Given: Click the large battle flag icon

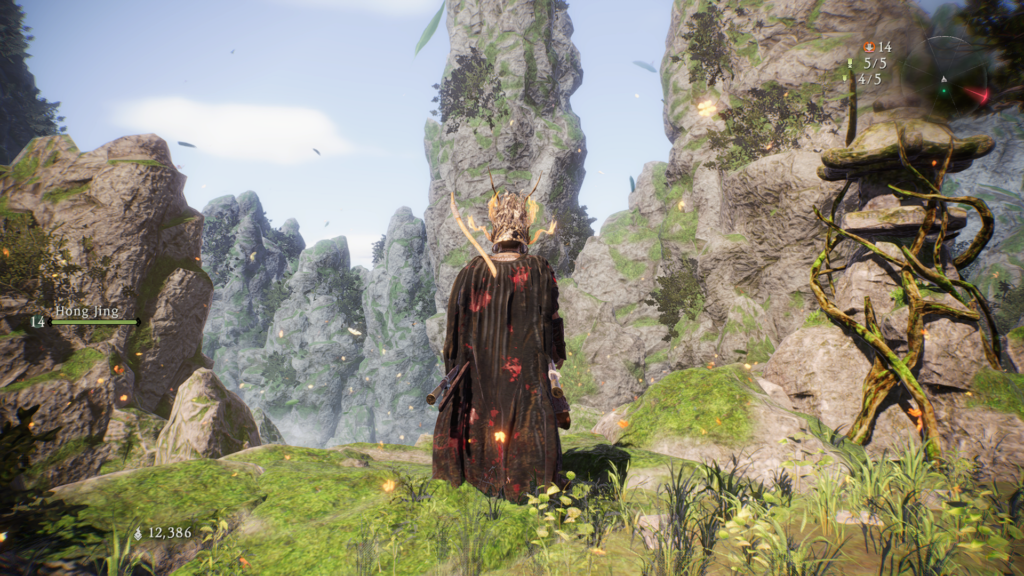Looking at the screenshot, I should point(850,63).
